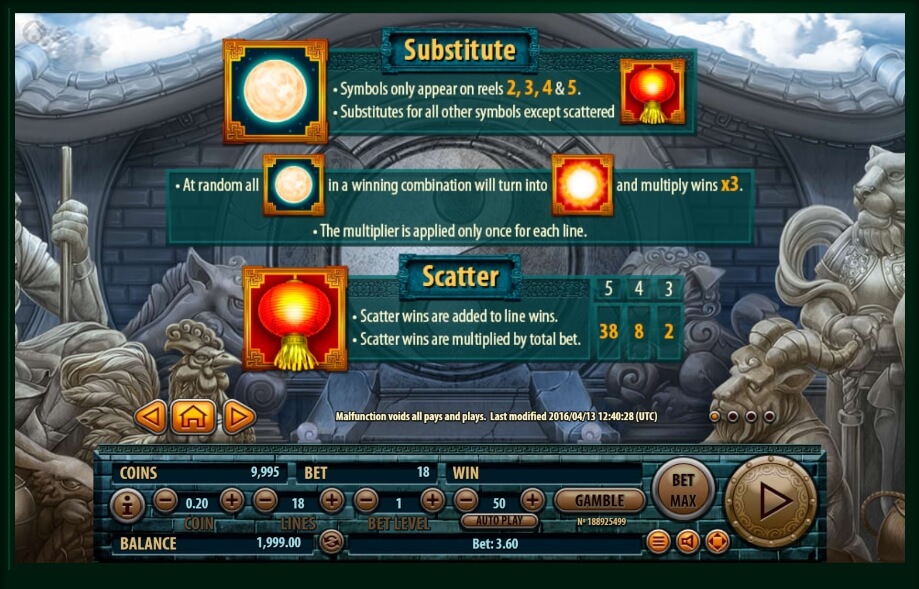Set the bet to Bet Max

(x=683, y=489)
